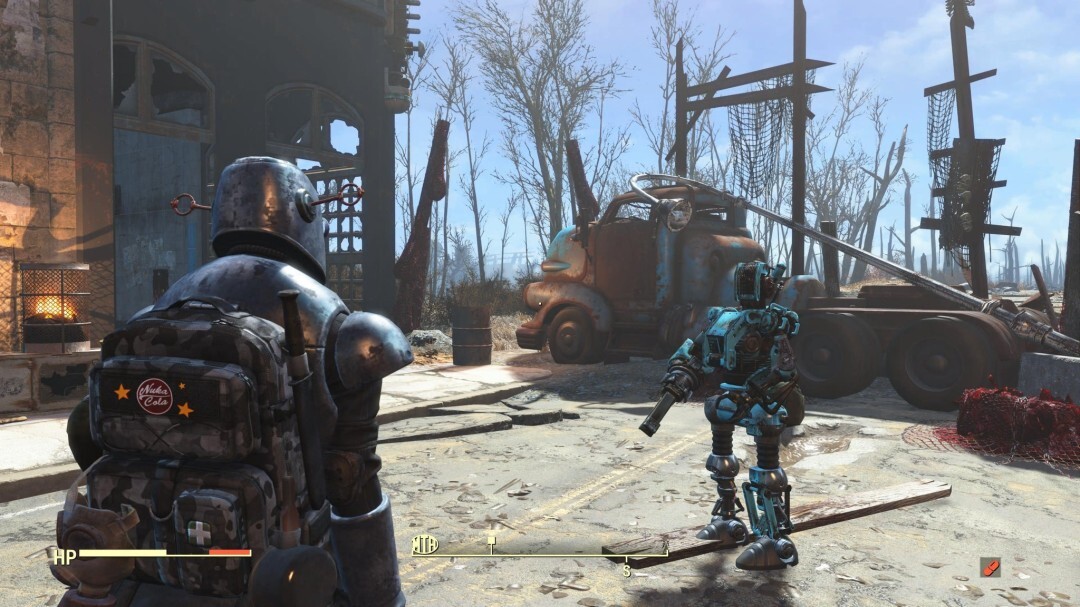
Task: Click the compass bar at the S heading
Action: (x=627, y=570)
